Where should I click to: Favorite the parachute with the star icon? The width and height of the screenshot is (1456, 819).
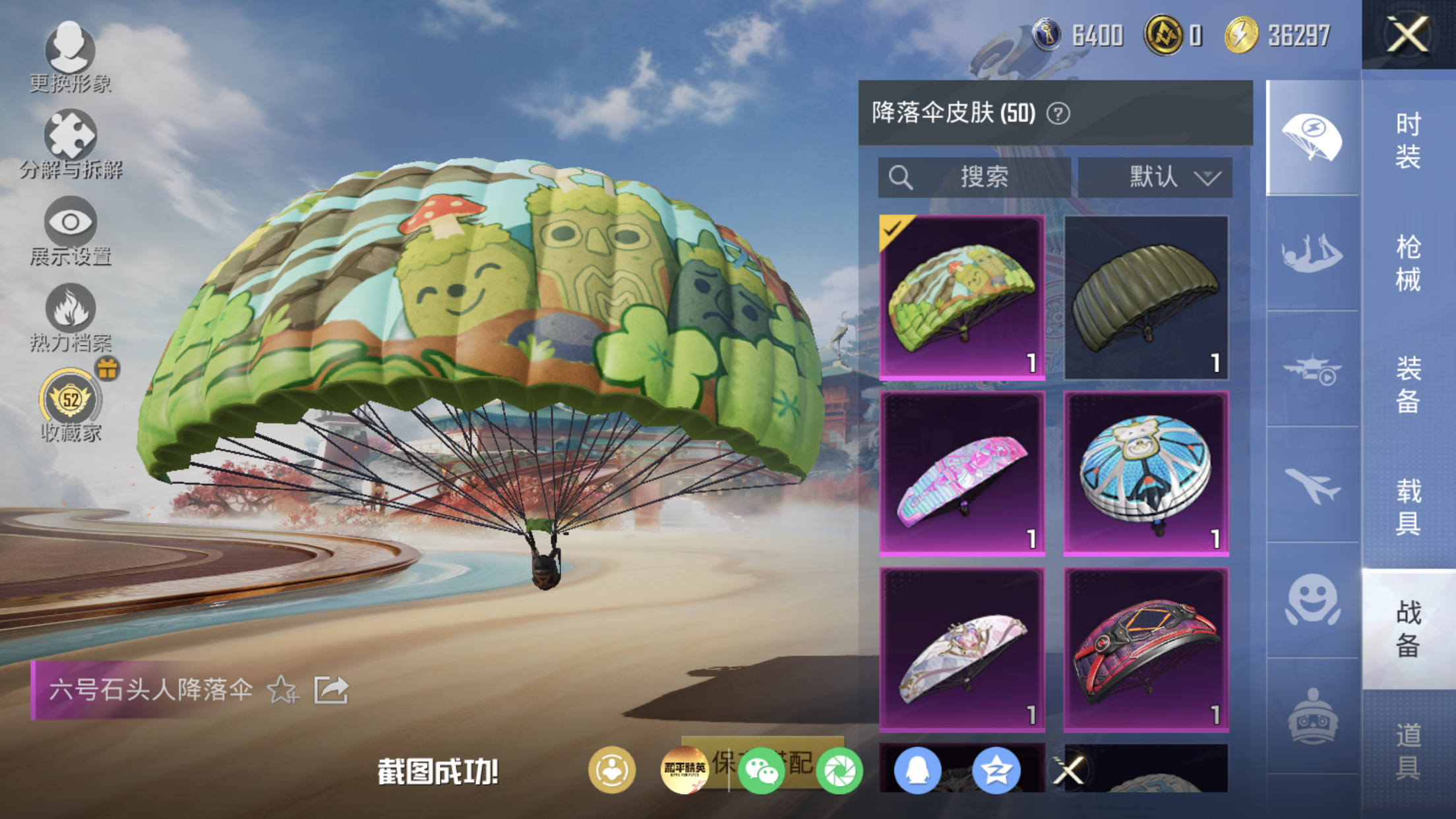pos(282,690)
